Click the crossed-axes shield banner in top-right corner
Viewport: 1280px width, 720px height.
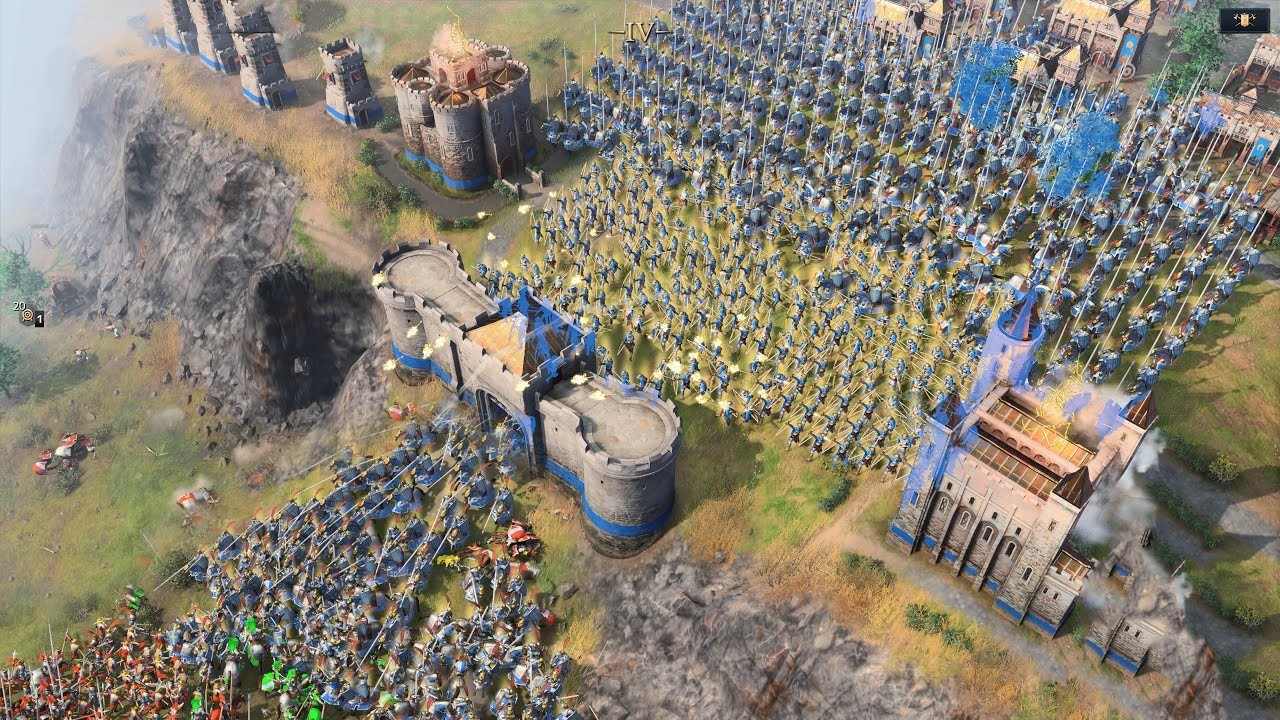1244,19
